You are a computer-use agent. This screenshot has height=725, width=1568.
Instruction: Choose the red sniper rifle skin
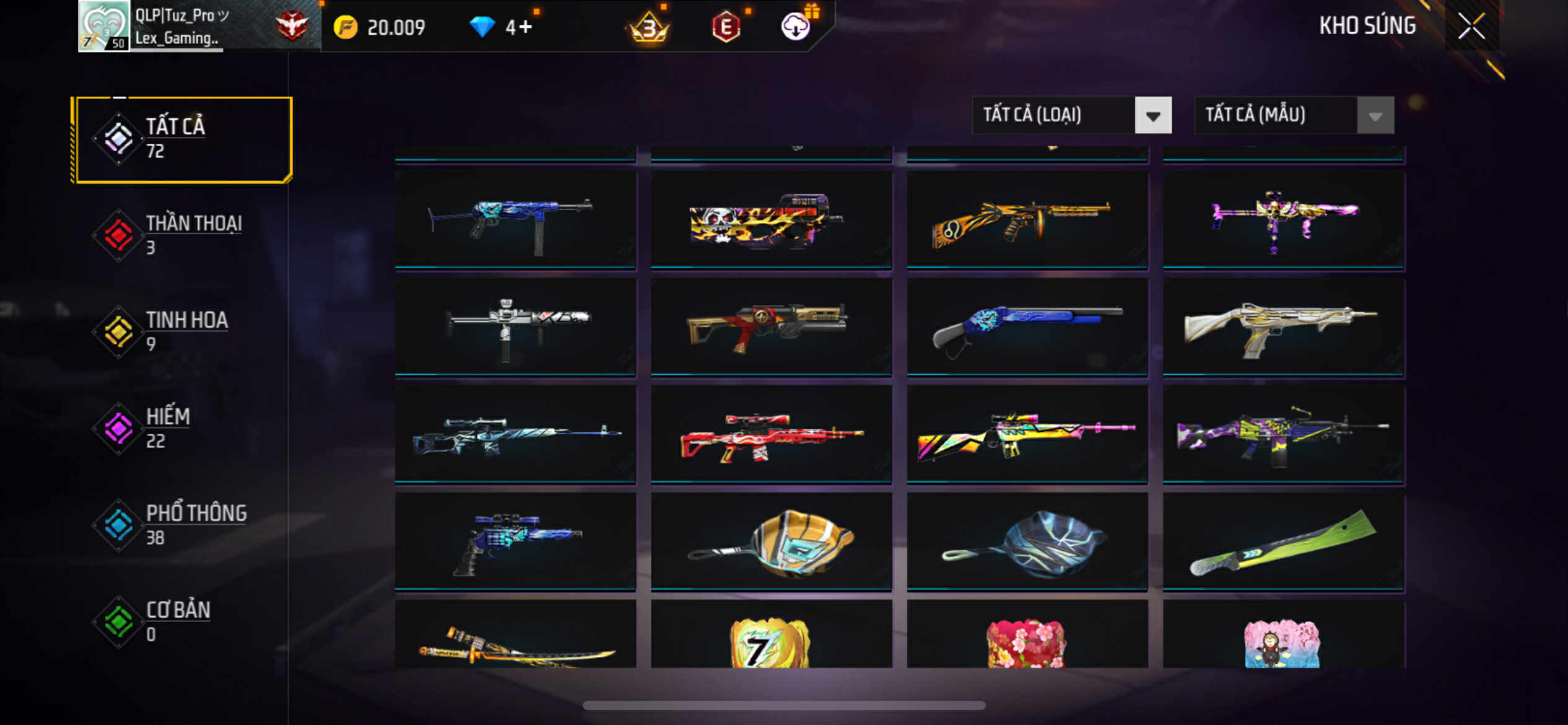point(771,435)
